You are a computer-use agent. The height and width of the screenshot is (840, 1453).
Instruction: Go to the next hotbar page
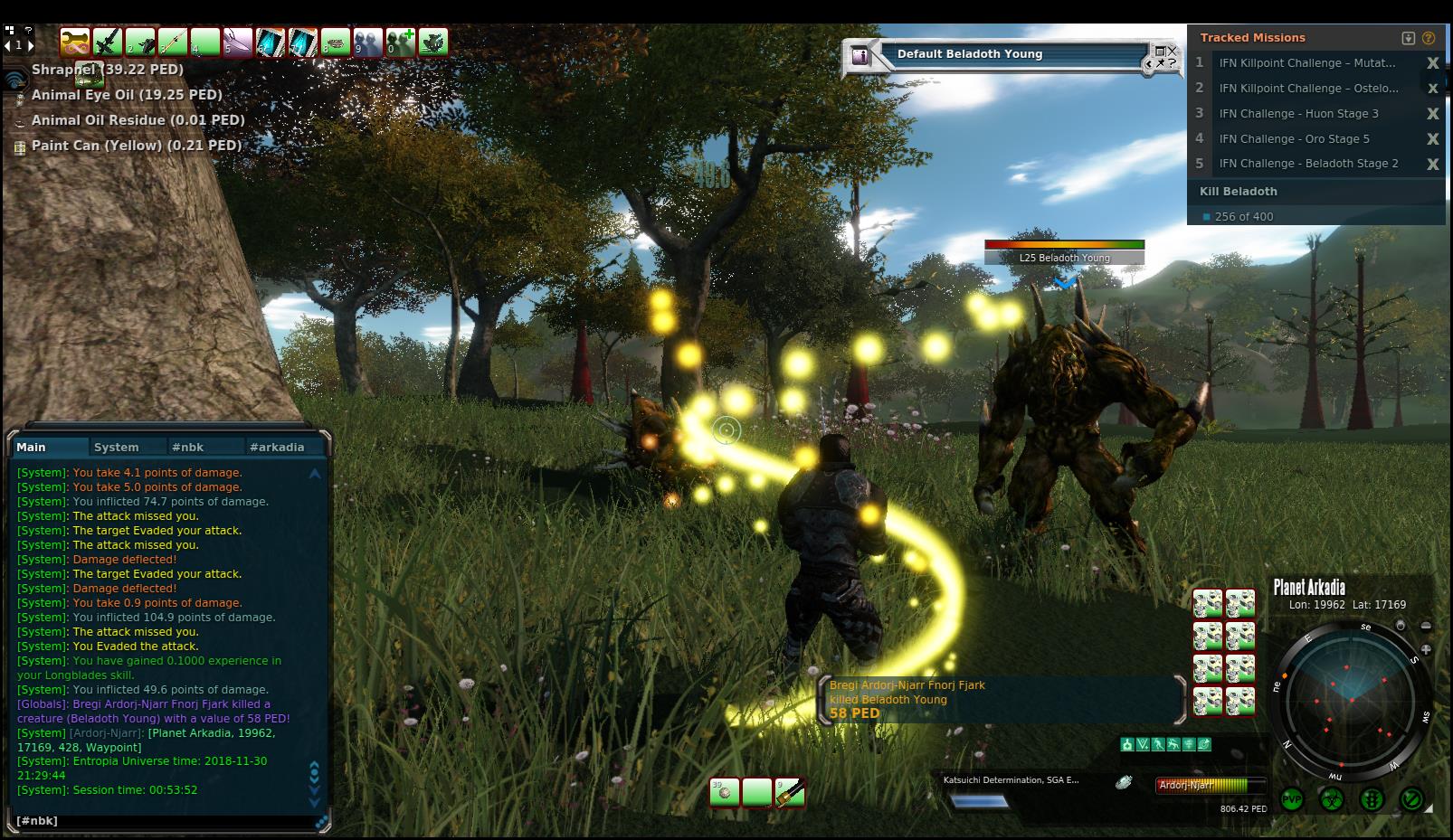[x=31, y=44]
